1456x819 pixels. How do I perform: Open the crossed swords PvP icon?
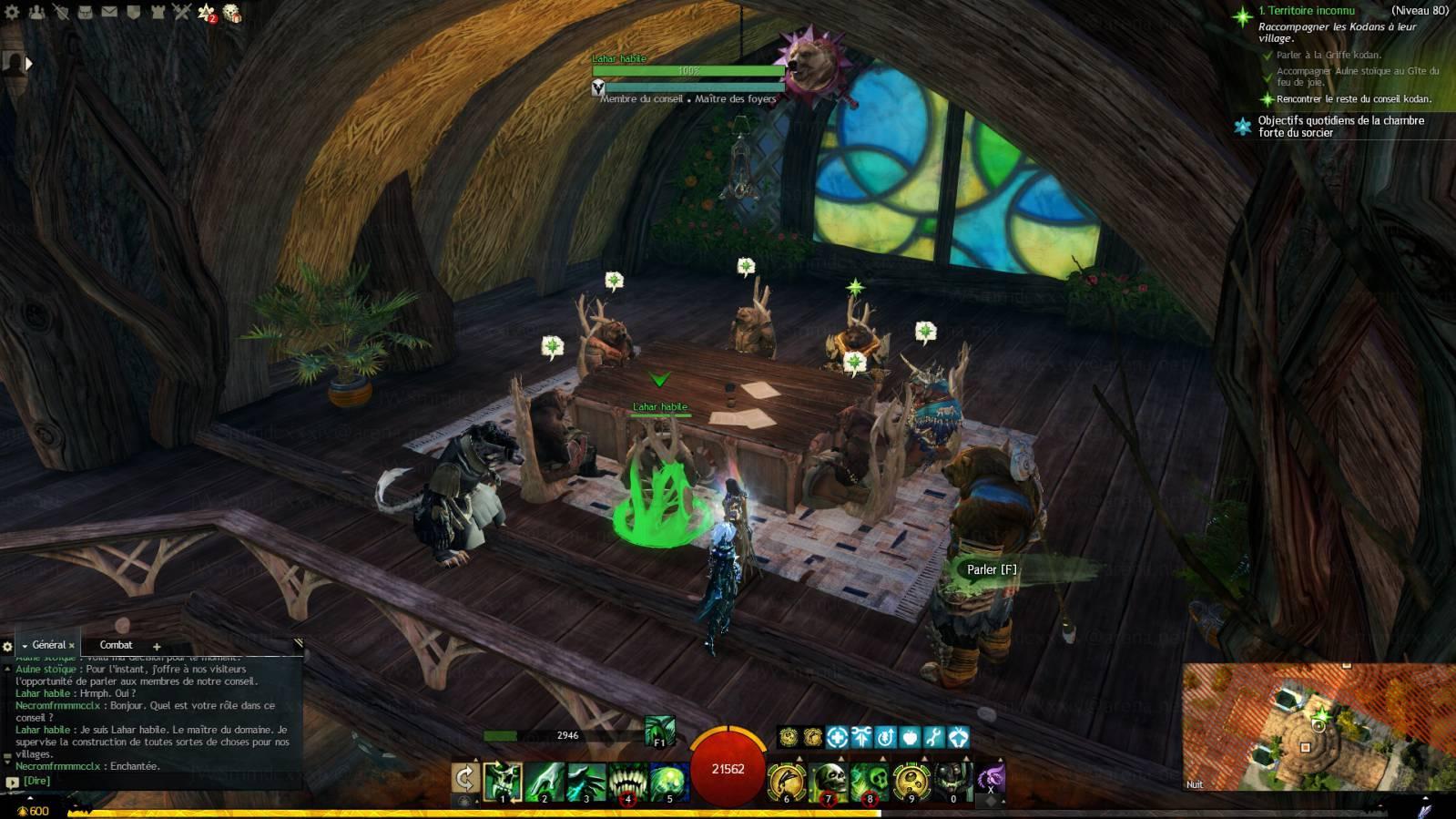(181, 13)
